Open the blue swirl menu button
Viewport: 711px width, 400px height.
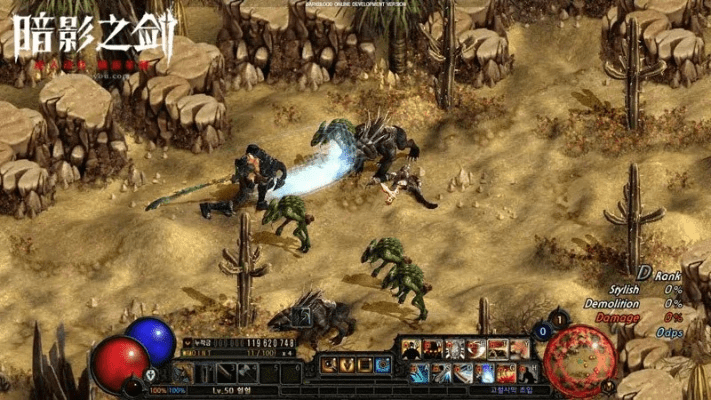(x=382, y=365)
